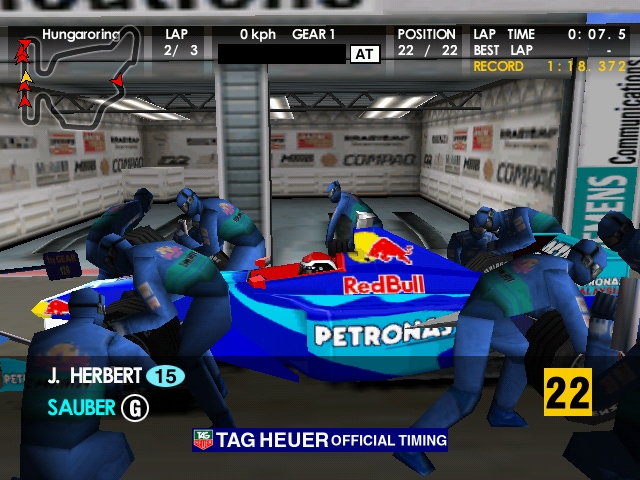Select the AT transmission indicator
The image size is (640, 480).
click(x=364, y=54)
